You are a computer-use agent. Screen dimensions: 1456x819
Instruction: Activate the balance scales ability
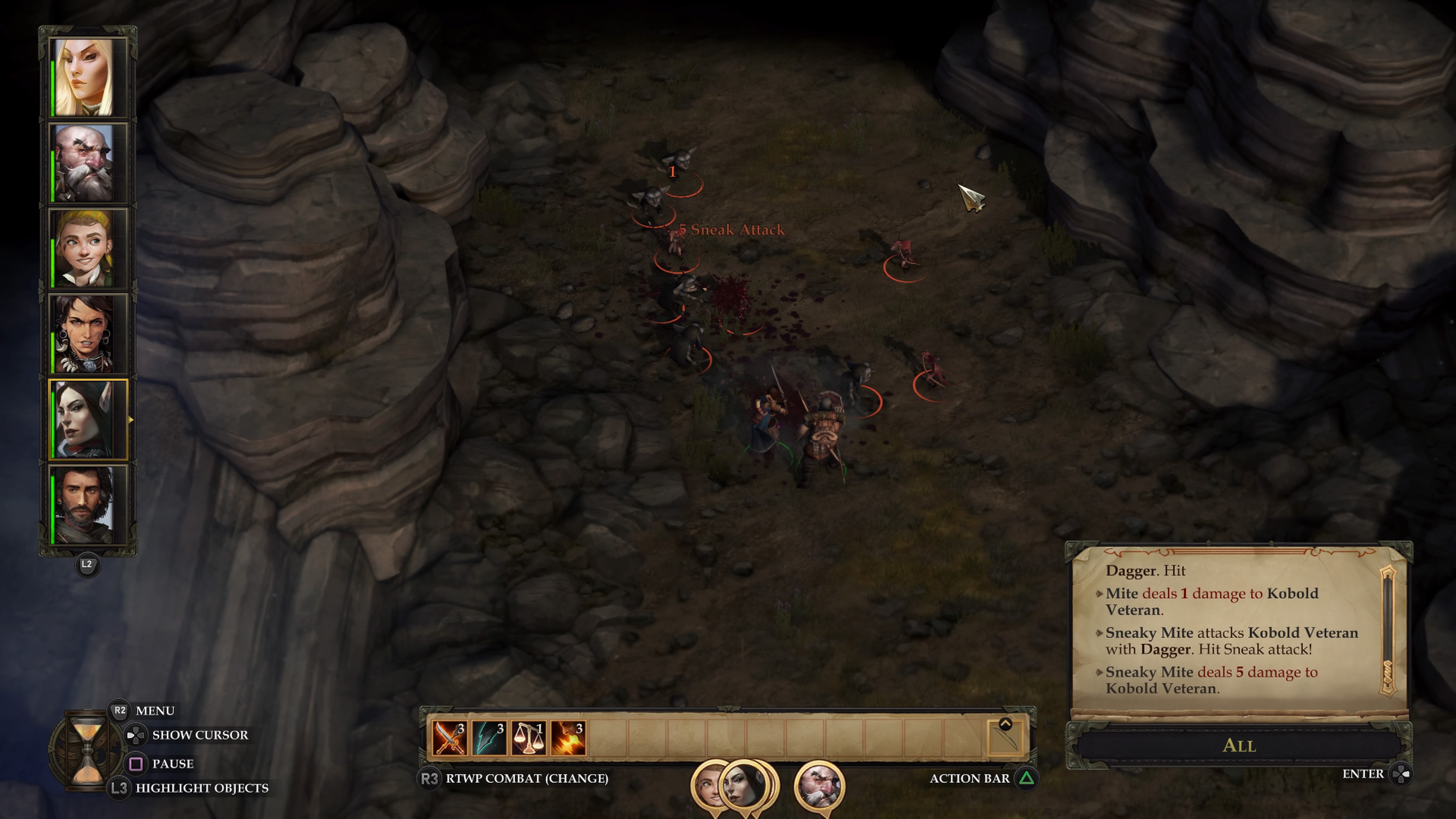coord(529,737)
